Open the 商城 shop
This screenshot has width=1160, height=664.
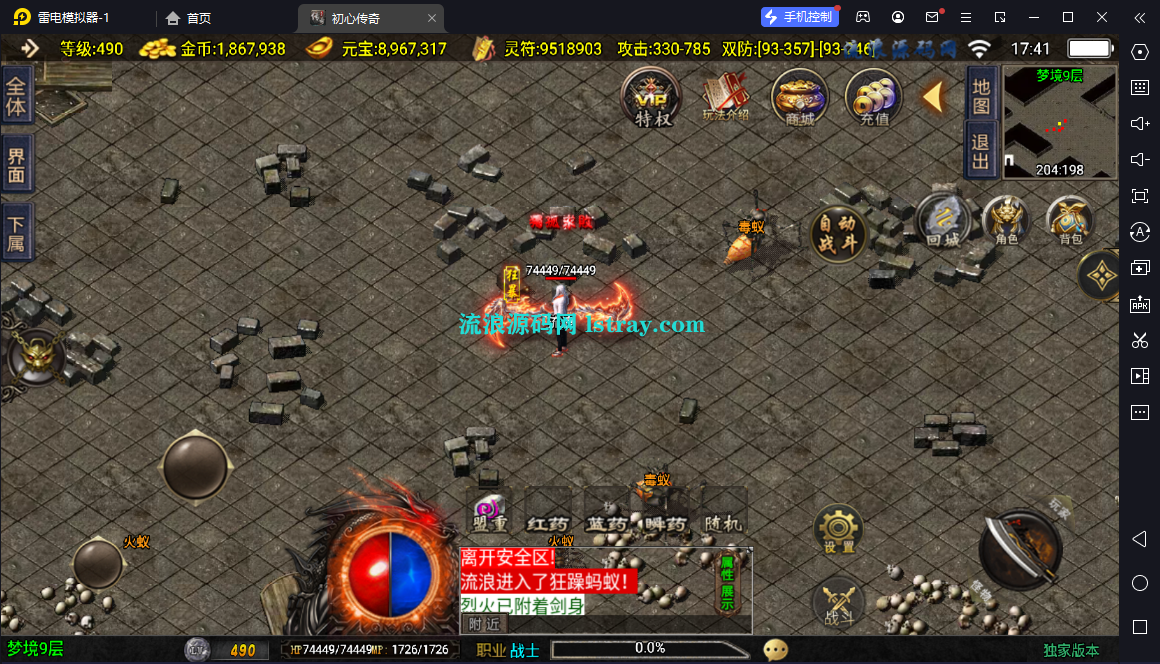click(x=800, y=97)
